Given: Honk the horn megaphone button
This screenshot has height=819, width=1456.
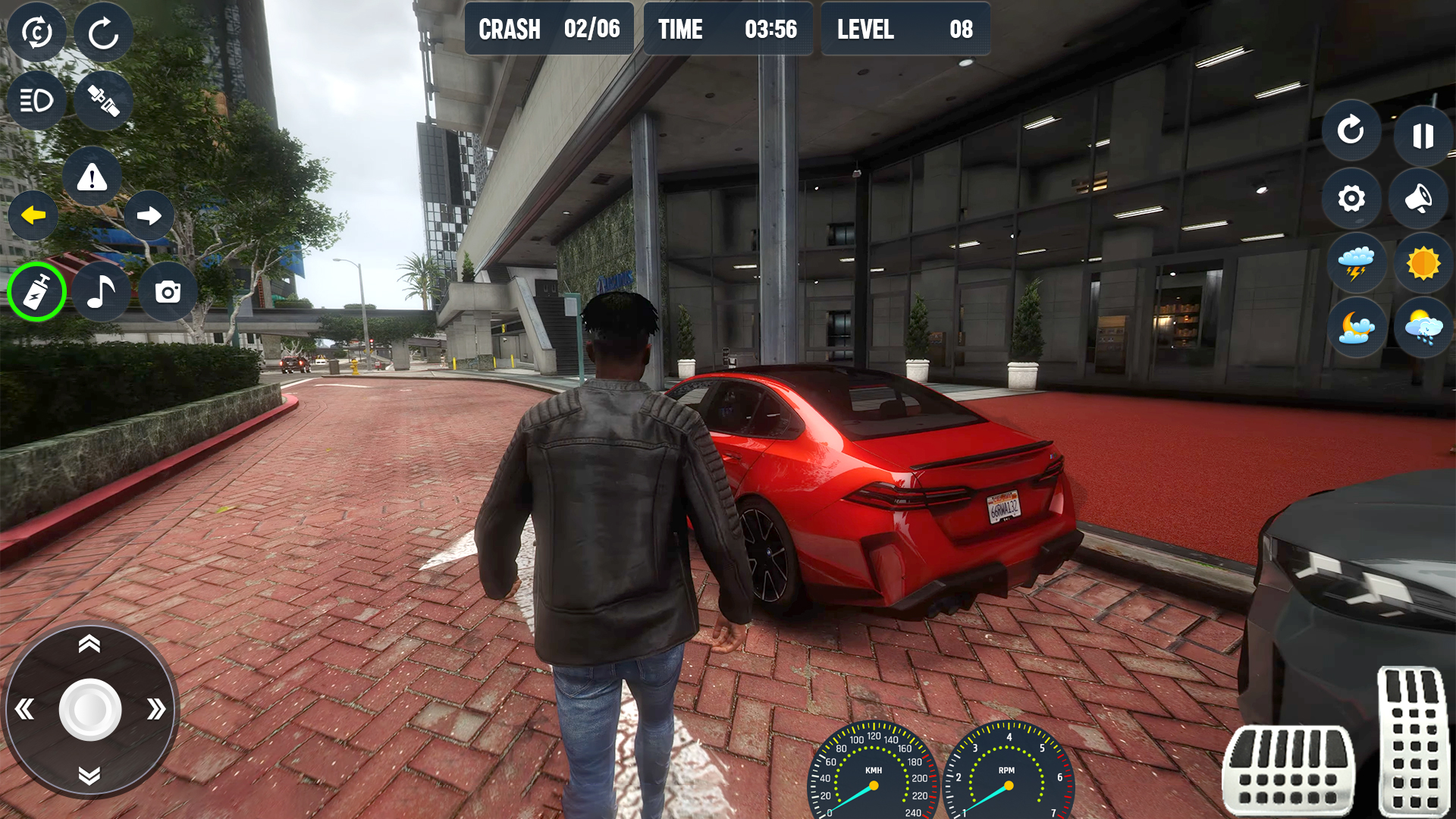Looking at the screenshot, I should coord(1418,199).
